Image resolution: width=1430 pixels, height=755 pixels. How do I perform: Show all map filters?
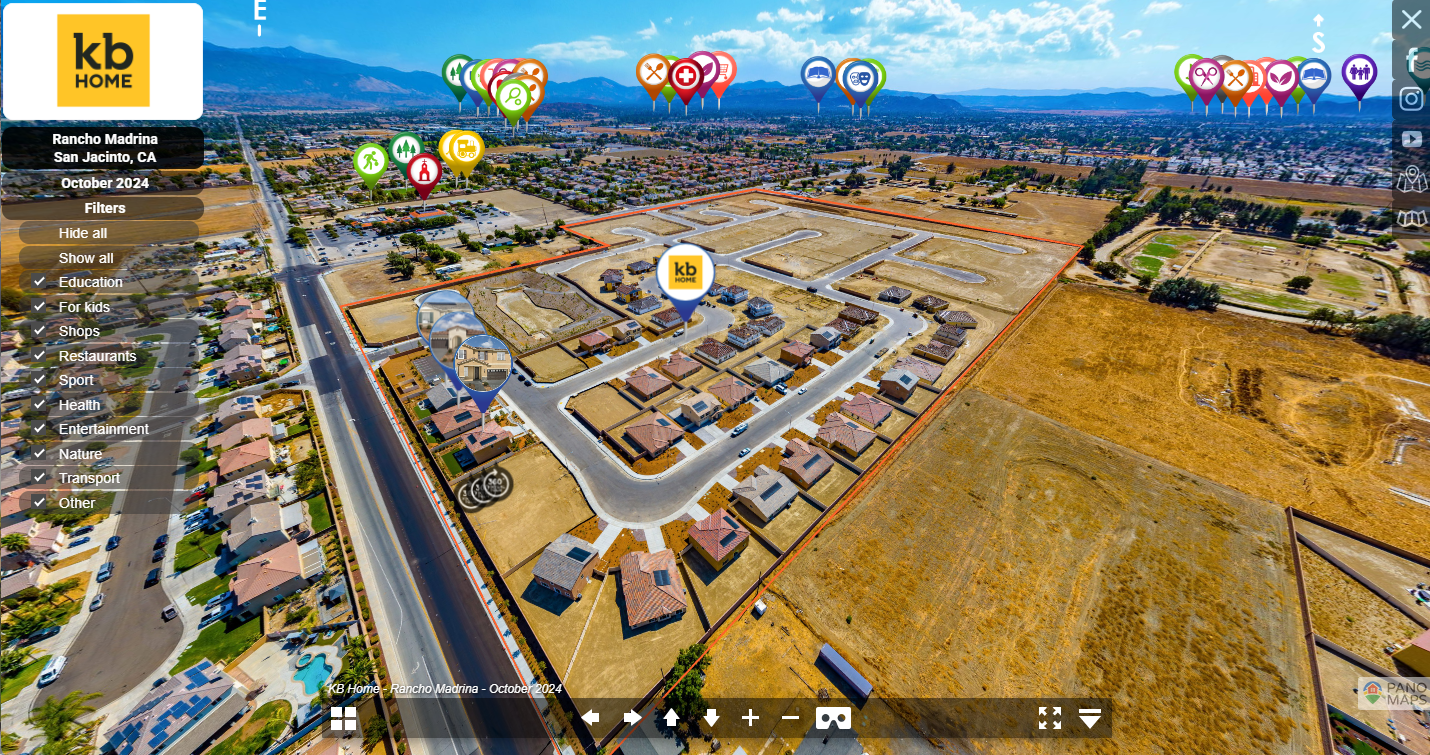tap(86, 258)
